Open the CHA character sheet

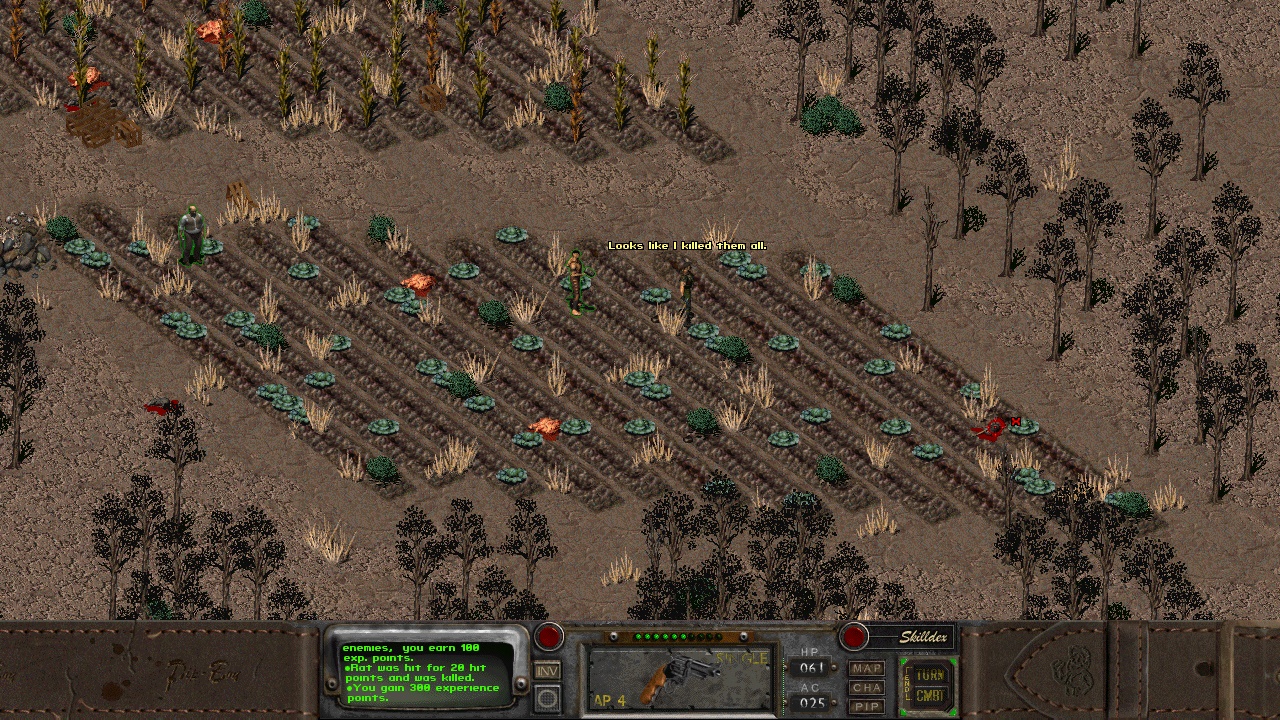(x=867, y=687)
